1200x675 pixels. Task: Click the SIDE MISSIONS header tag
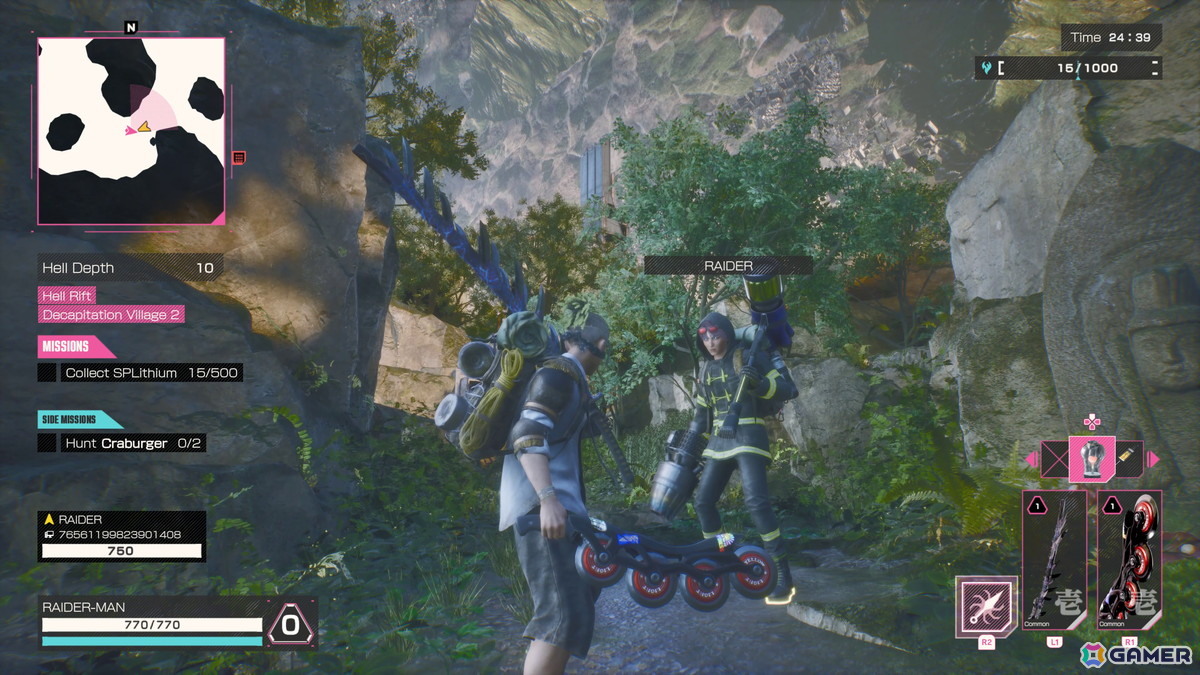pos(78,420)
